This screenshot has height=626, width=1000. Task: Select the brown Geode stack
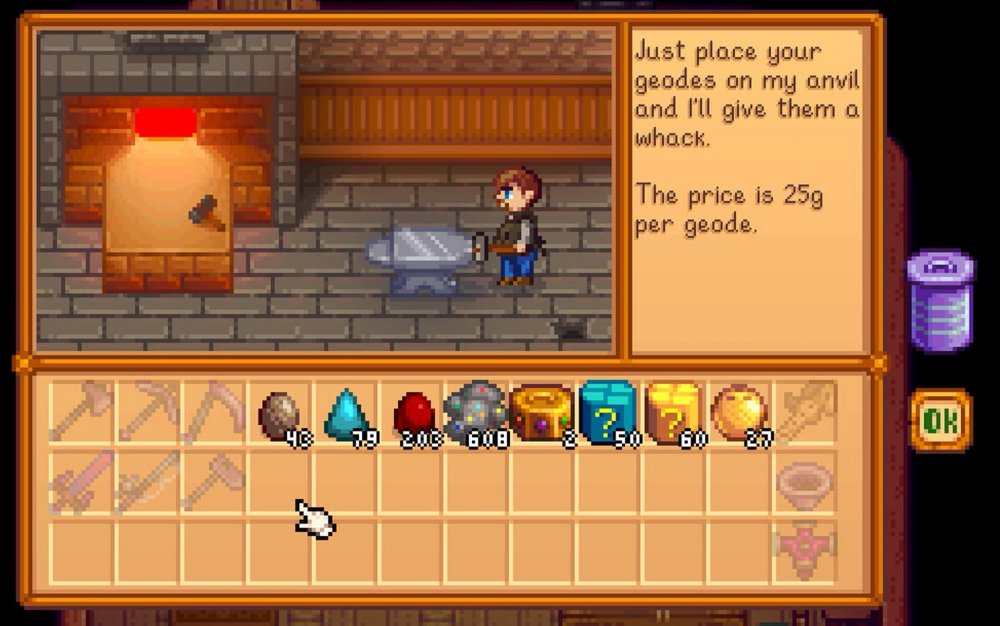279,413
